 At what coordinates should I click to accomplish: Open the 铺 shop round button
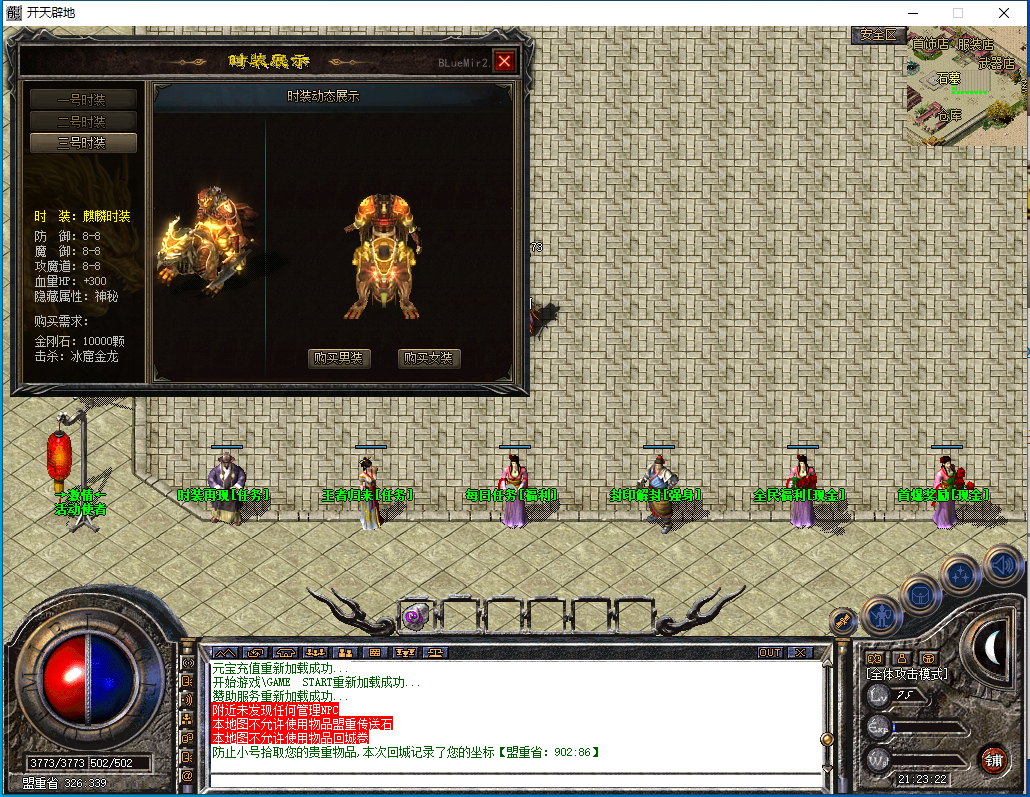[993, 758]
